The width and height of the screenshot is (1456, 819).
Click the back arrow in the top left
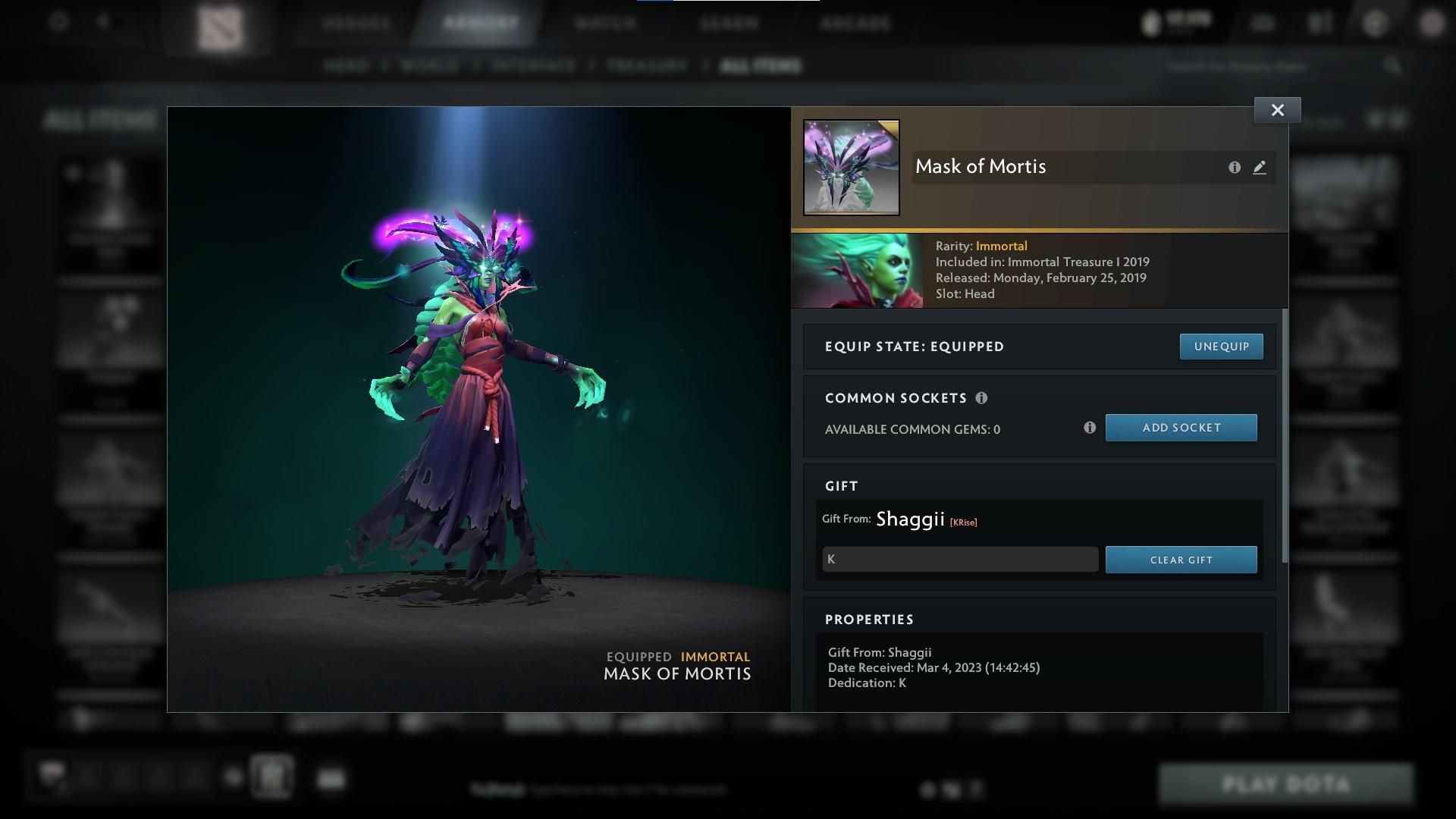[102, 21]
